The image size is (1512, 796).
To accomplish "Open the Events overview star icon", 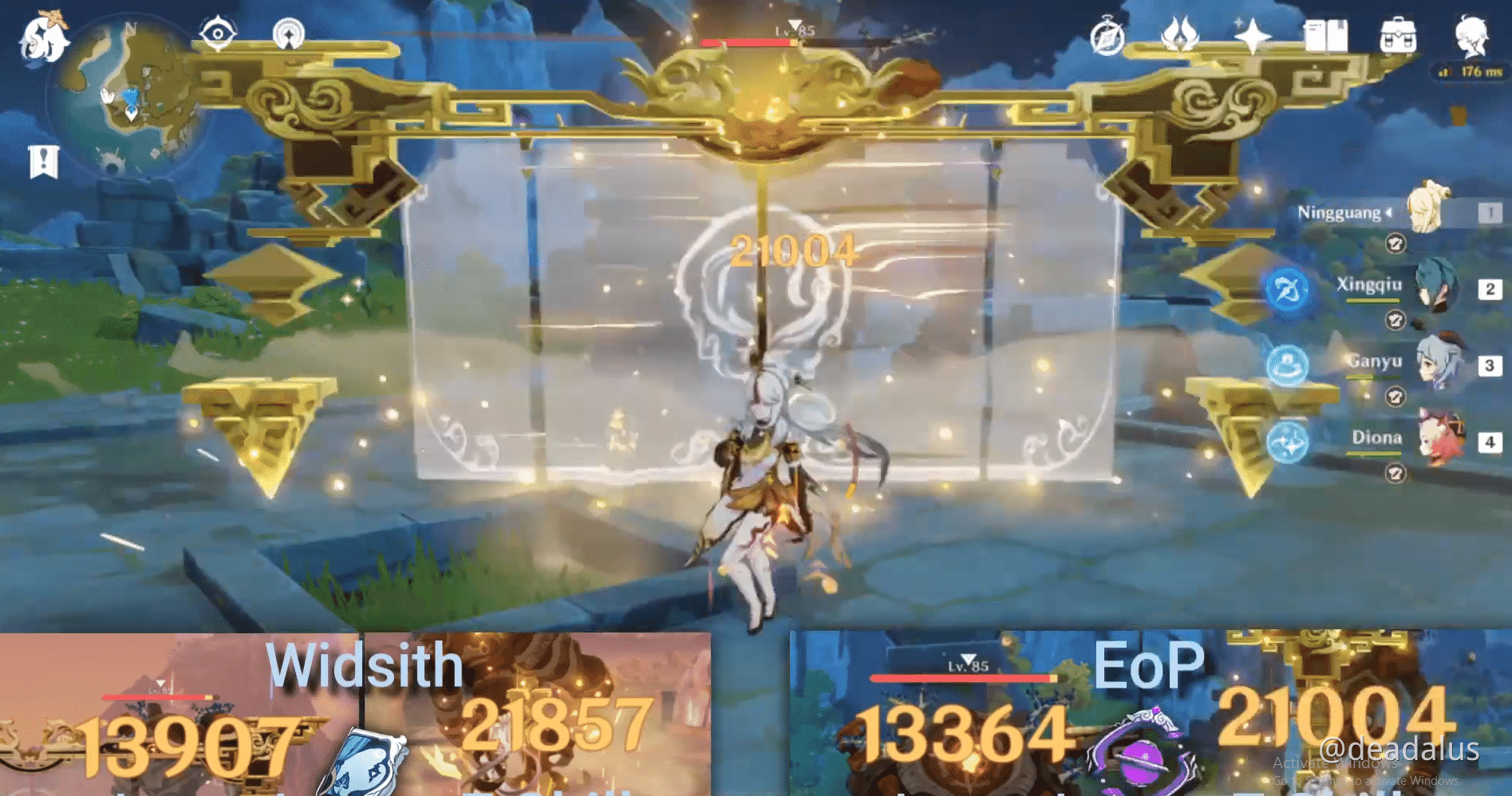I will point(1253,33).
